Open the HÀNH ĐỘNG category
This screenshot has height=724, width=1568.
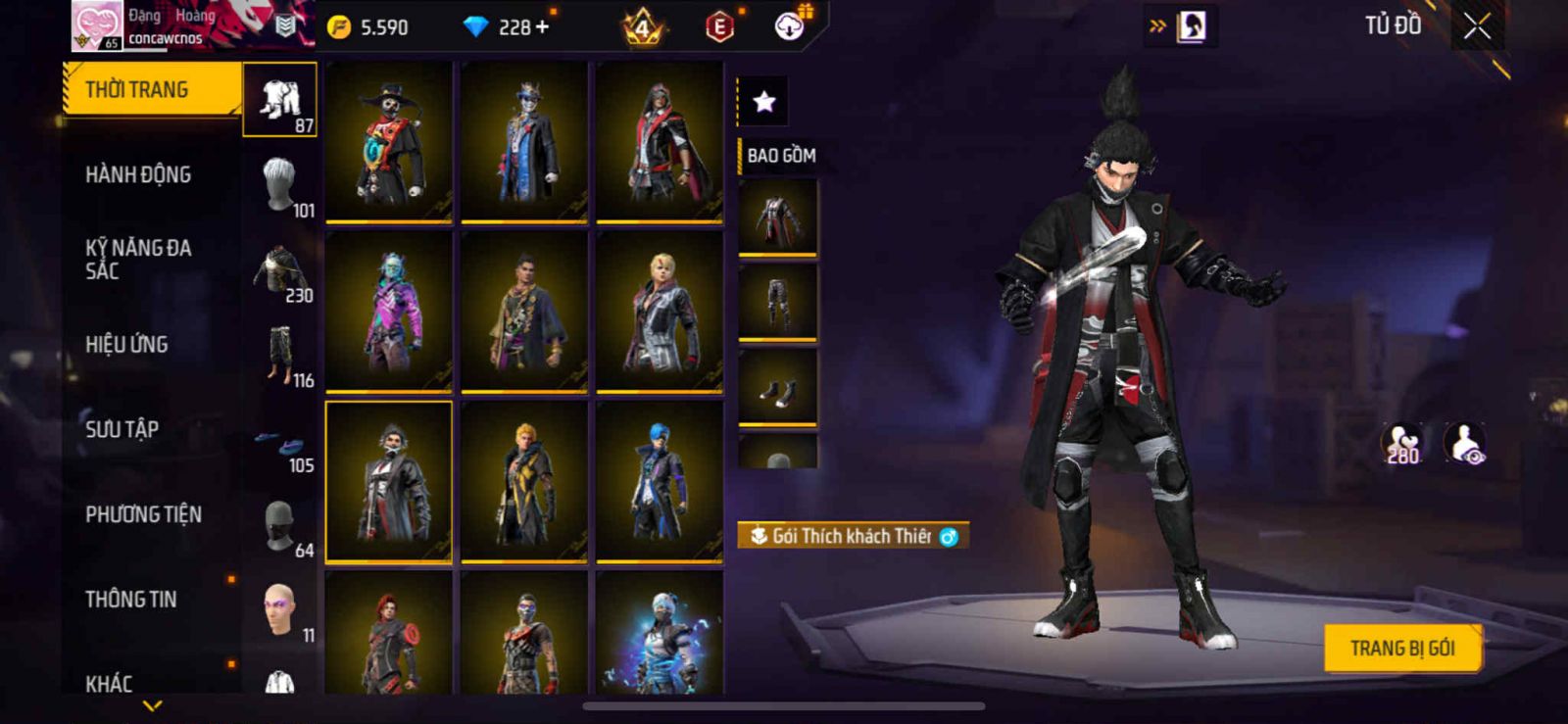pyautogui.click(x=138, y=175)
